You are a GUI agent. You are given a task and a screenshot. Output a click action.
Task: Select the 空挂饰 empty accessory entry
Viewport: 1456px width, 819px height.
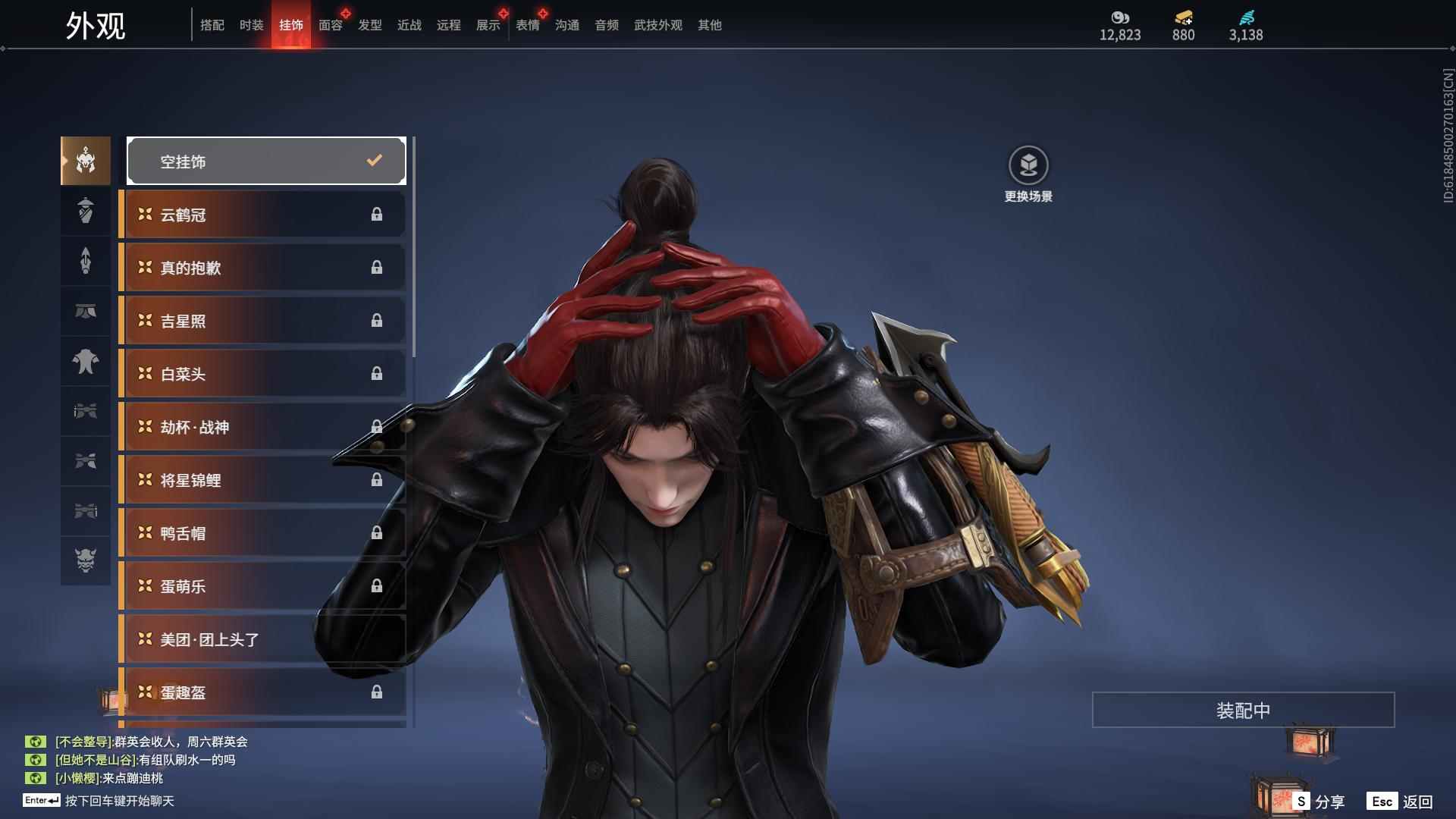(266, 161)
